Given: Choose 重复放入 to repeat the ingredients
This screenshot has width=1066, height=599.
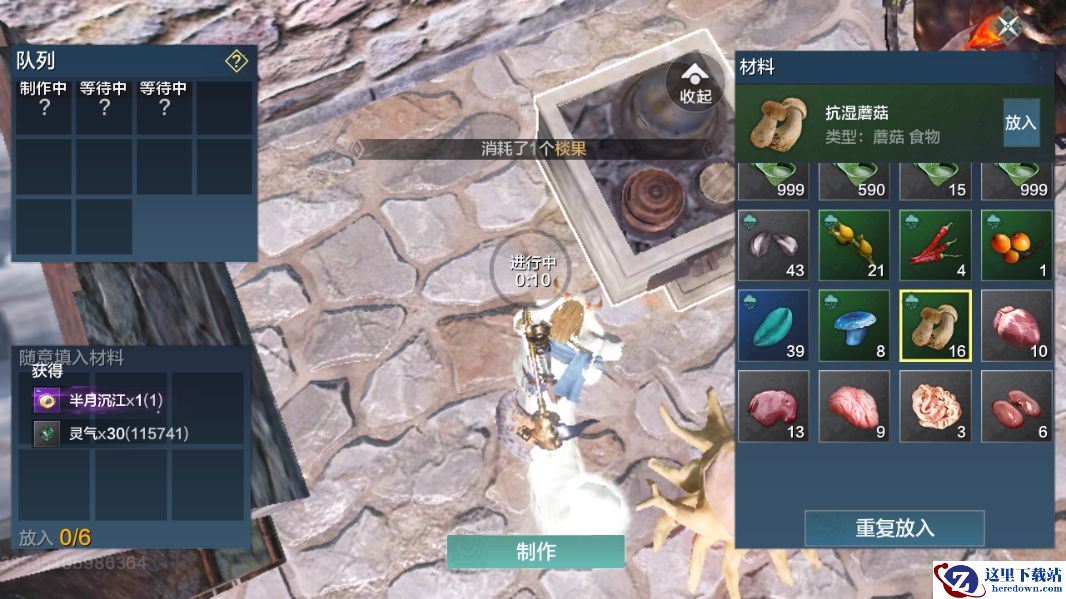Looking at the screenshot, I should click(894, 528).
